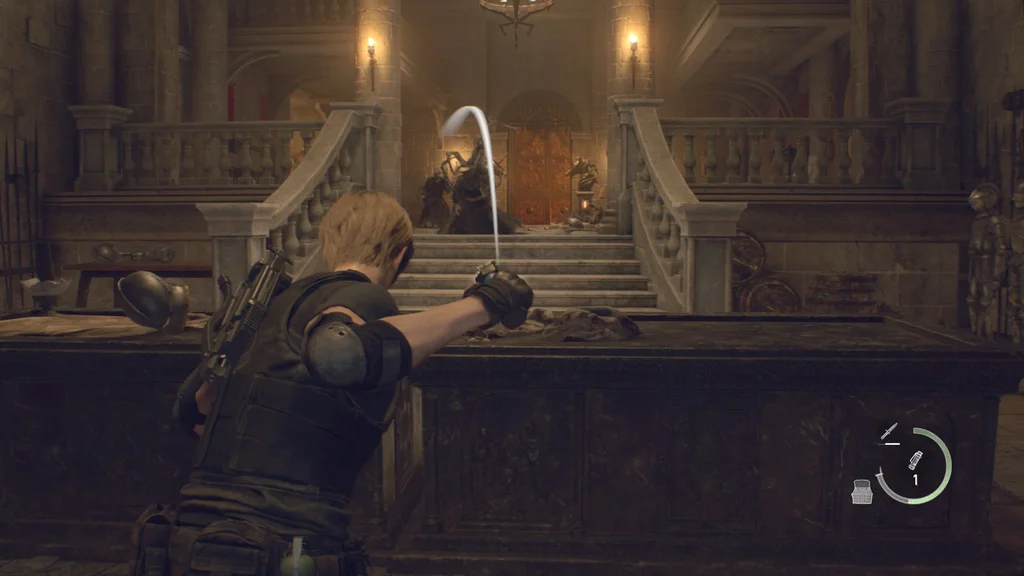Select the body armor vest icon
1024x576 pixels.
click(863, 491)
